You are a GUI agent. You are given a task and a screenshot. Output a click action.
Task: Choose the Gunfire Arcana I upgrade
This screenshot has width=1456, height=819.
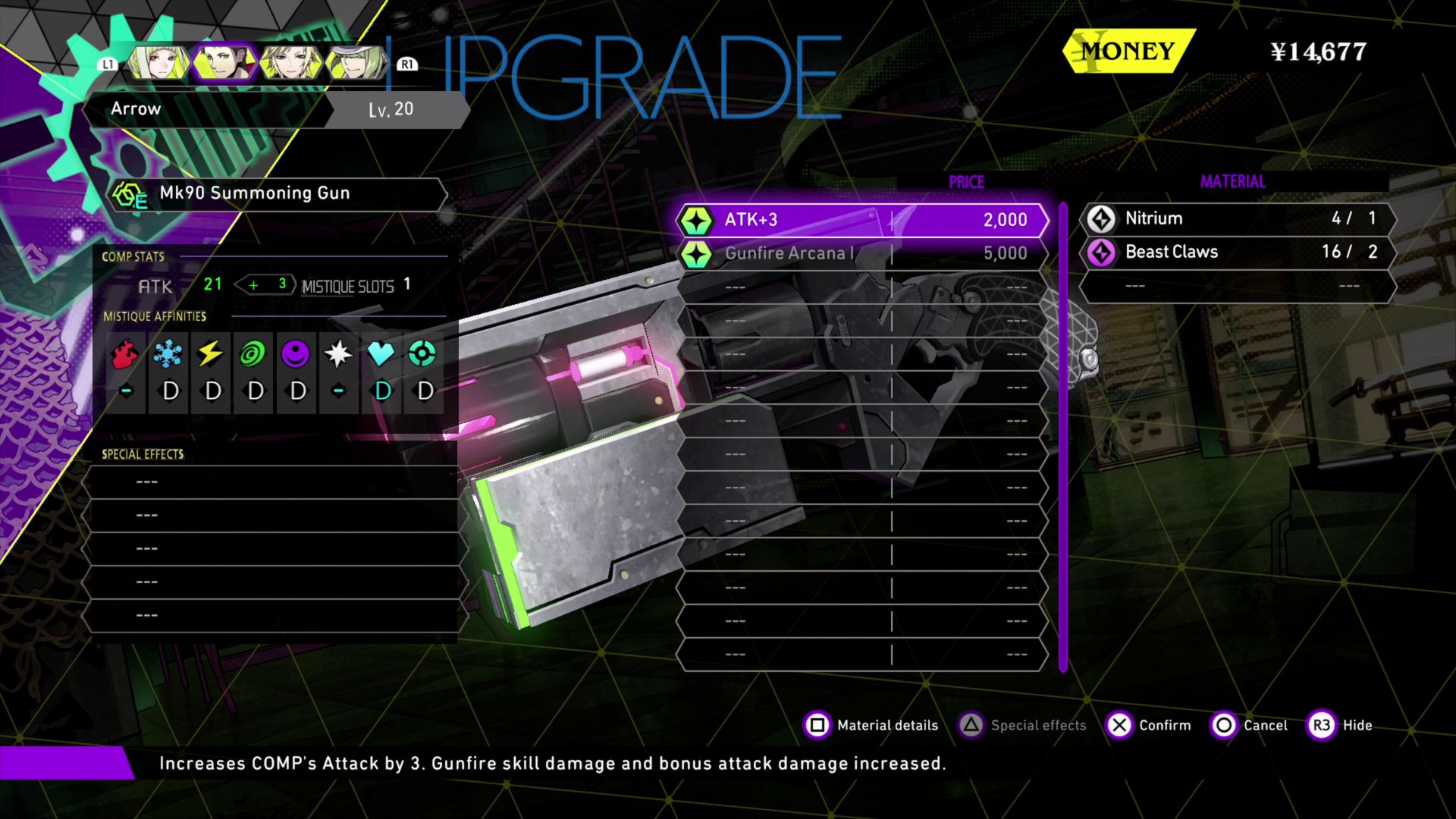coord(861,253)
